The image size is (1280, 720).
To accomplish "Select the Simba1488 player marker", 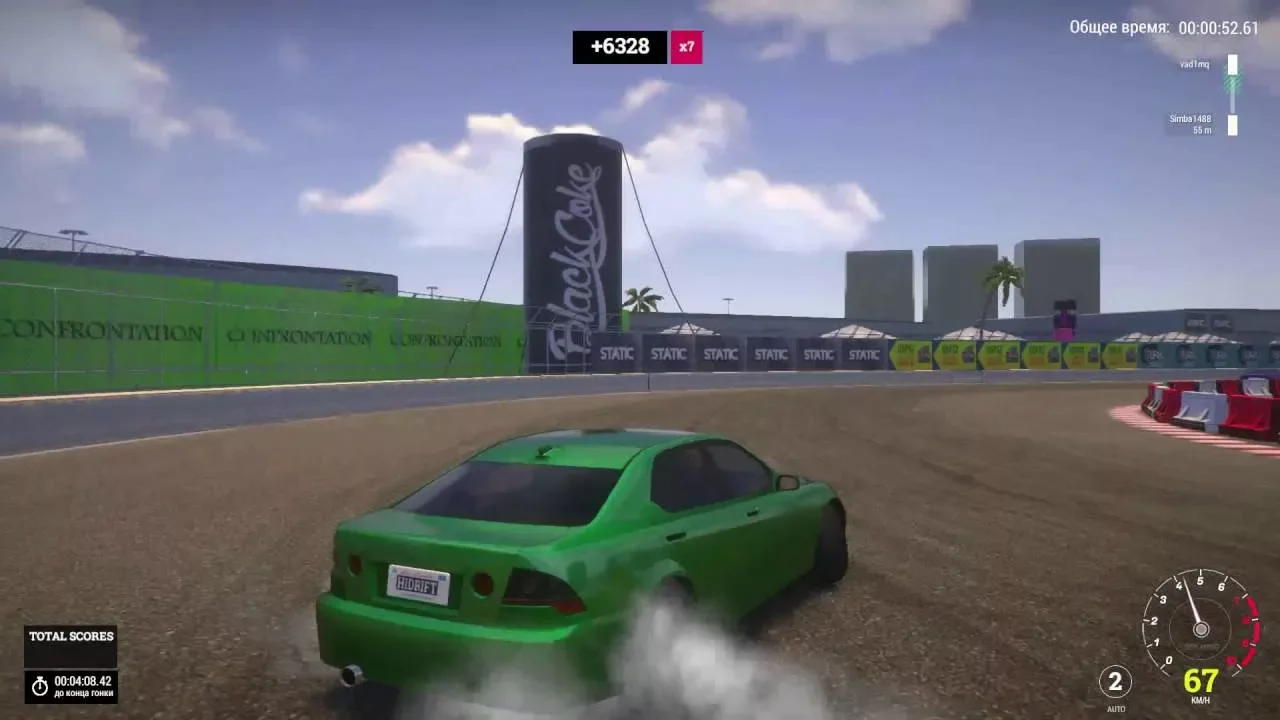I will 1232,124.
